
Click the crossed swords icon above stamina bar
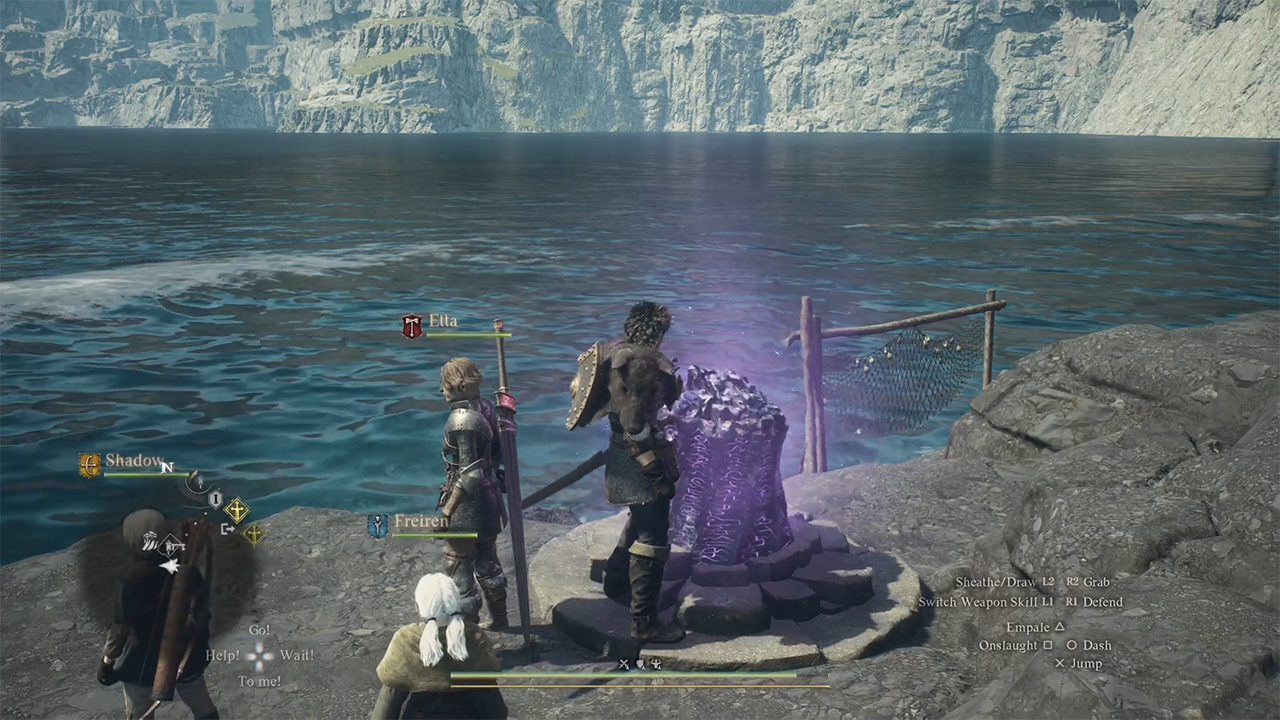click(x=624, y=664)
